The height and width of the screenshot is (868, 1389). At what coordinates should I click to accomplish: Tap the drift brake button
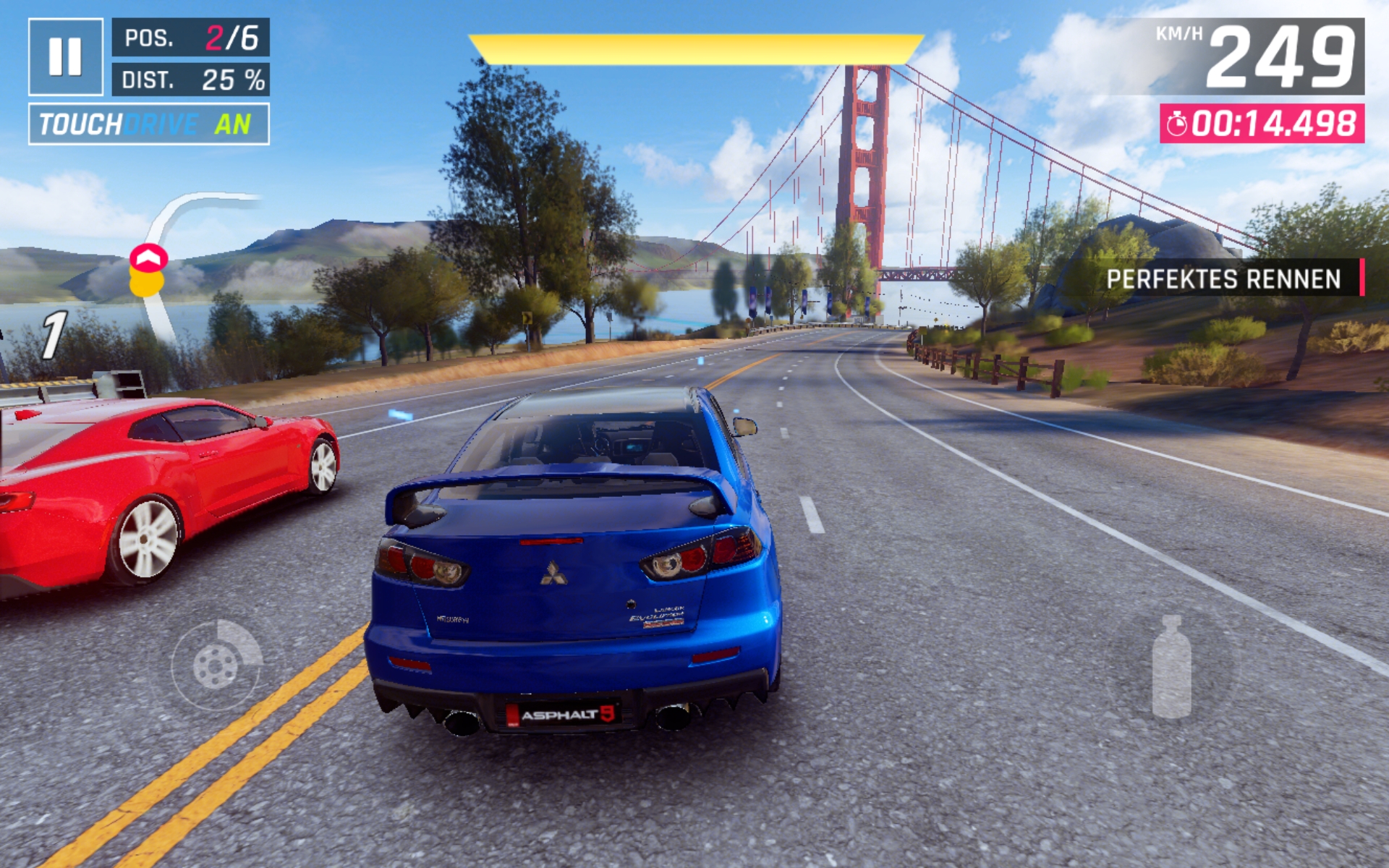pyautogui.click(x=216, y=665)
